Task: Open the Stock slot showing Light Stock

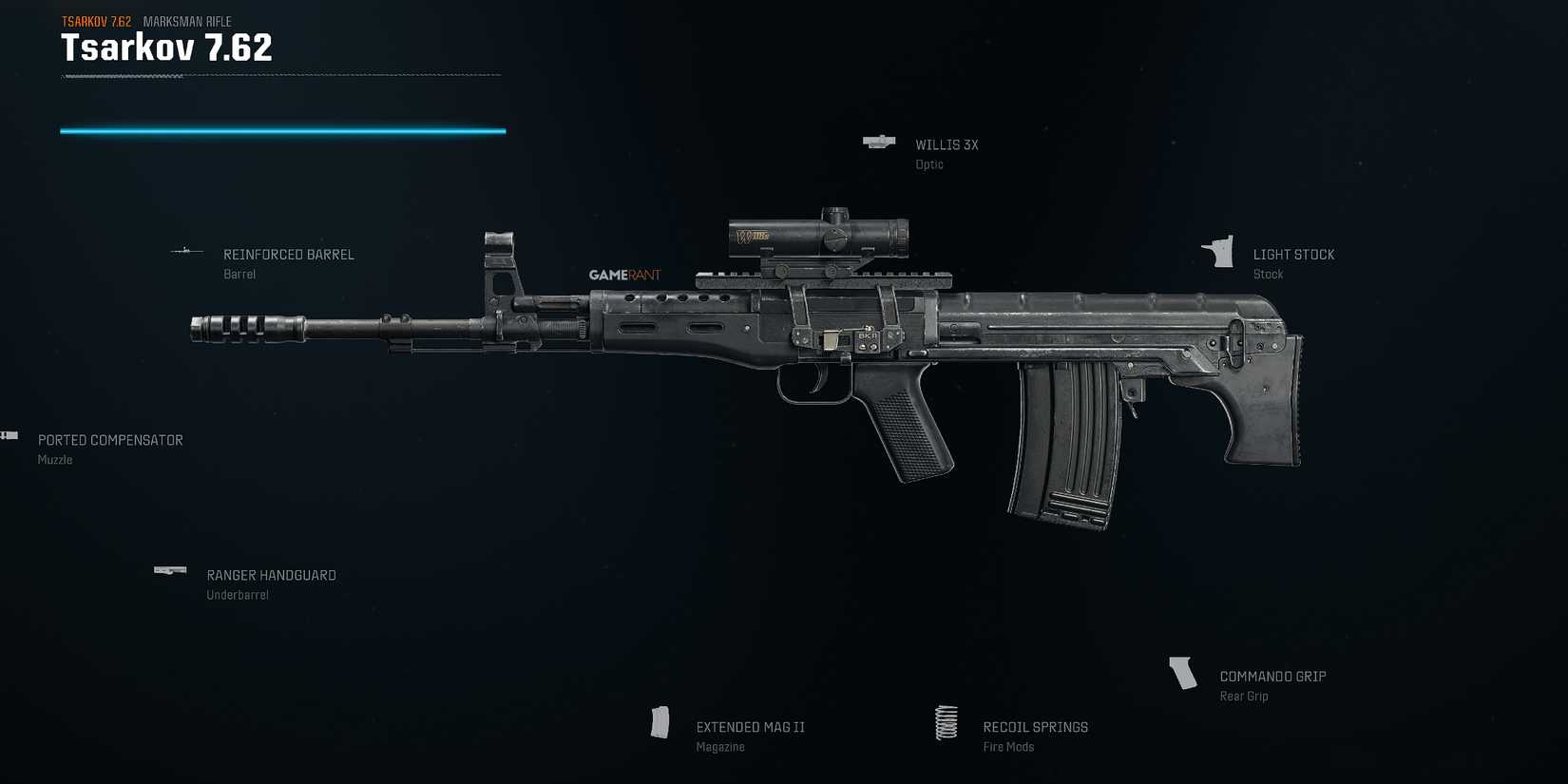Action: coord(1293,255)
